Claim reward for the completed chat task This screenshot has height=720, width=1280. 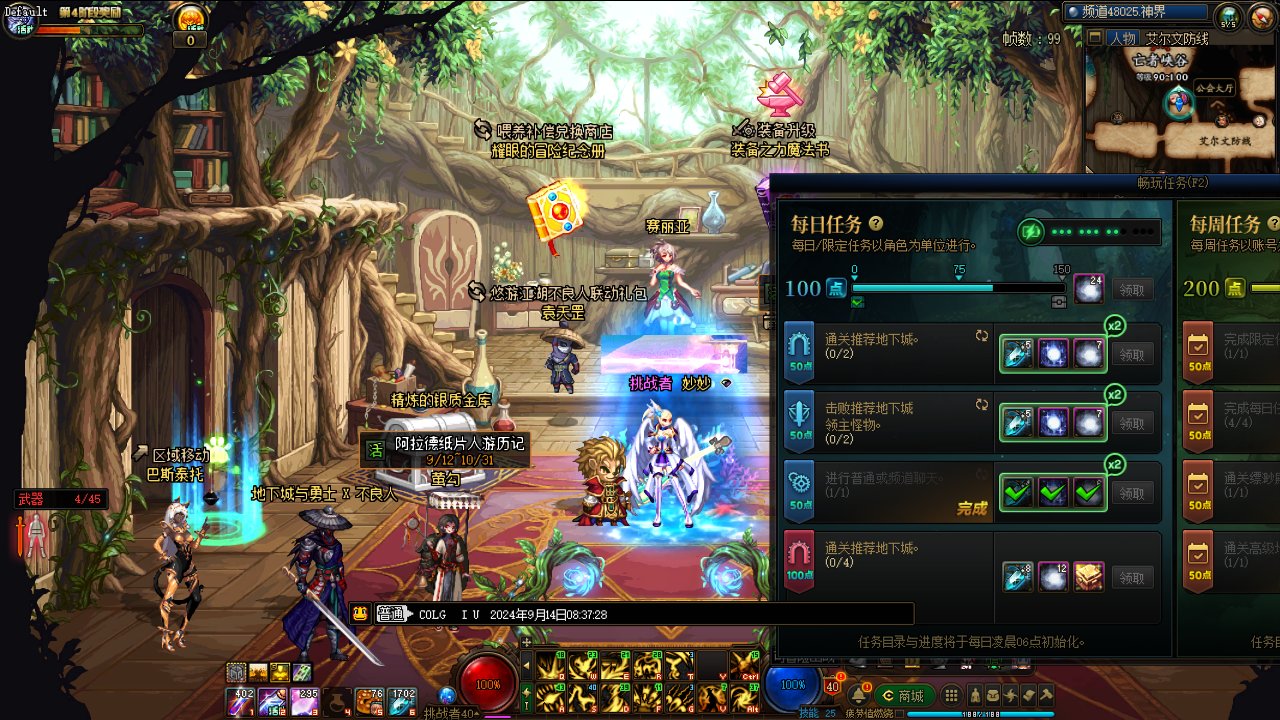(x=1132, y=494)
